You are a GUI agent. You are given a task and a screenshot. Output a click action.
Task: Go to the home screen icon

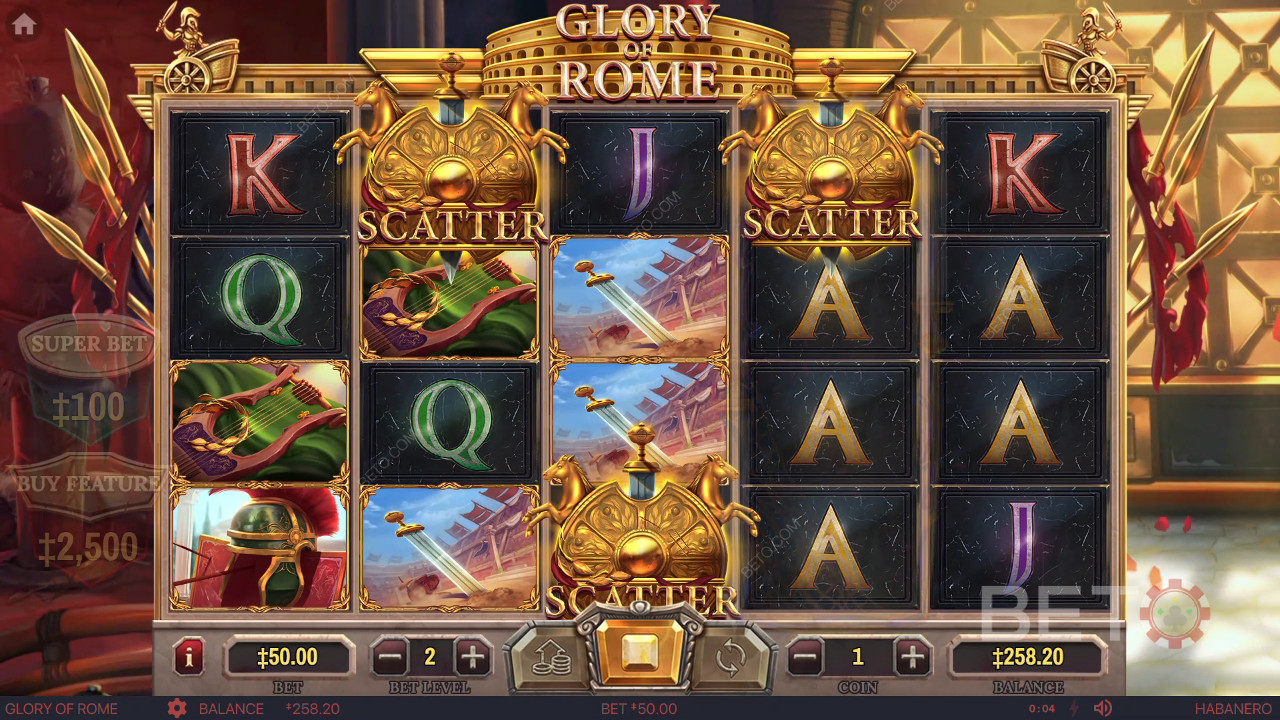(24, 25)
